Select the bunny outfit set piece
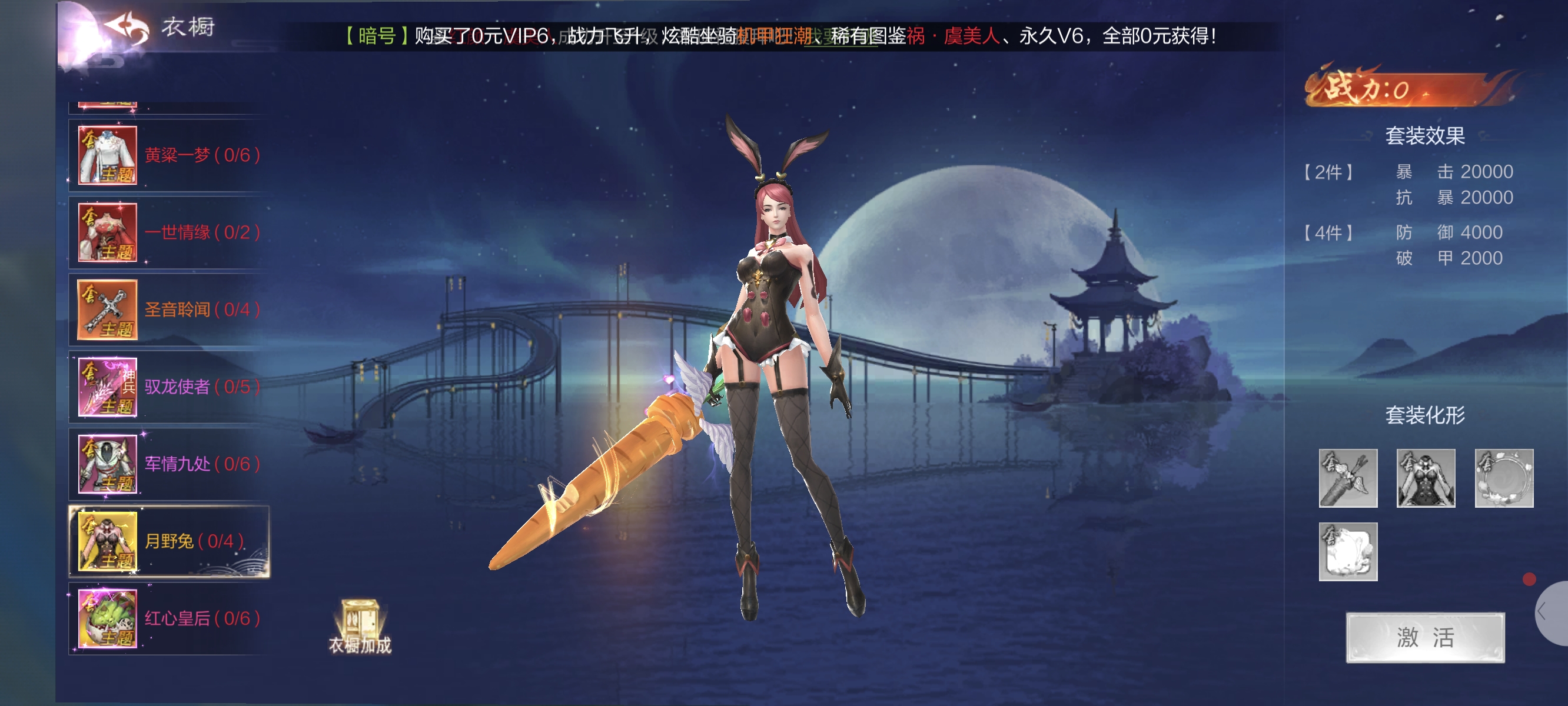 point(1426,478)
